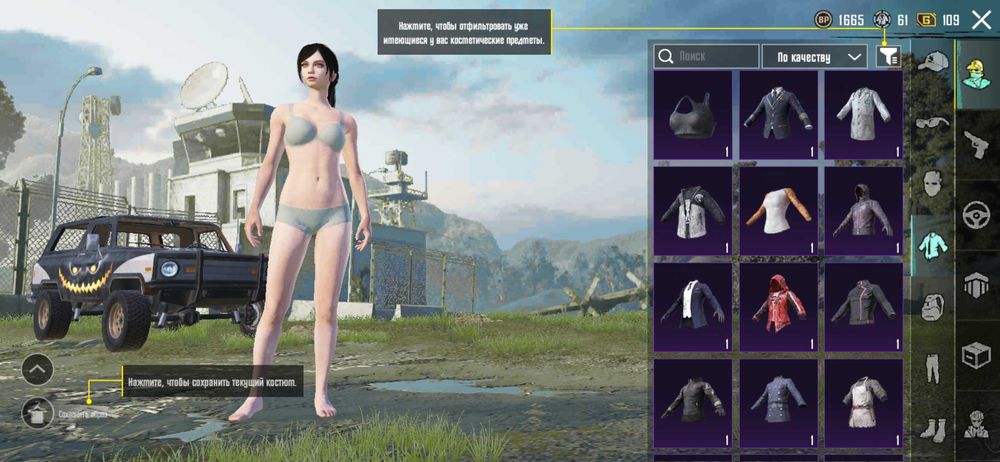
Task: Open the boots footwear category
Action: 932,427
